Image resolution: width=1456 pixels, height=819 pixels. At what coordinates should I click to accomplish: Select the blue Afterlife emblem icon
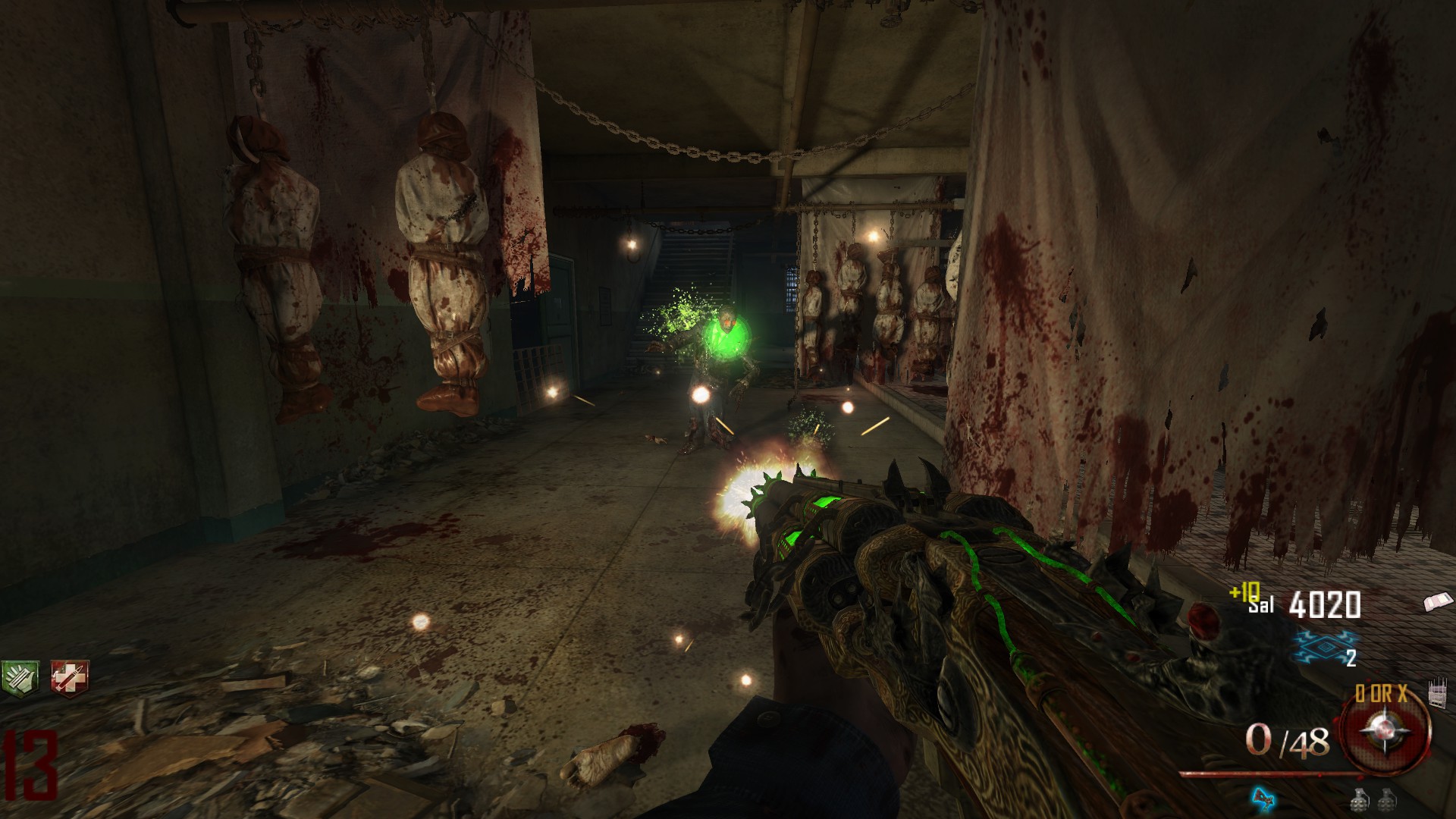pos(1323,646)
